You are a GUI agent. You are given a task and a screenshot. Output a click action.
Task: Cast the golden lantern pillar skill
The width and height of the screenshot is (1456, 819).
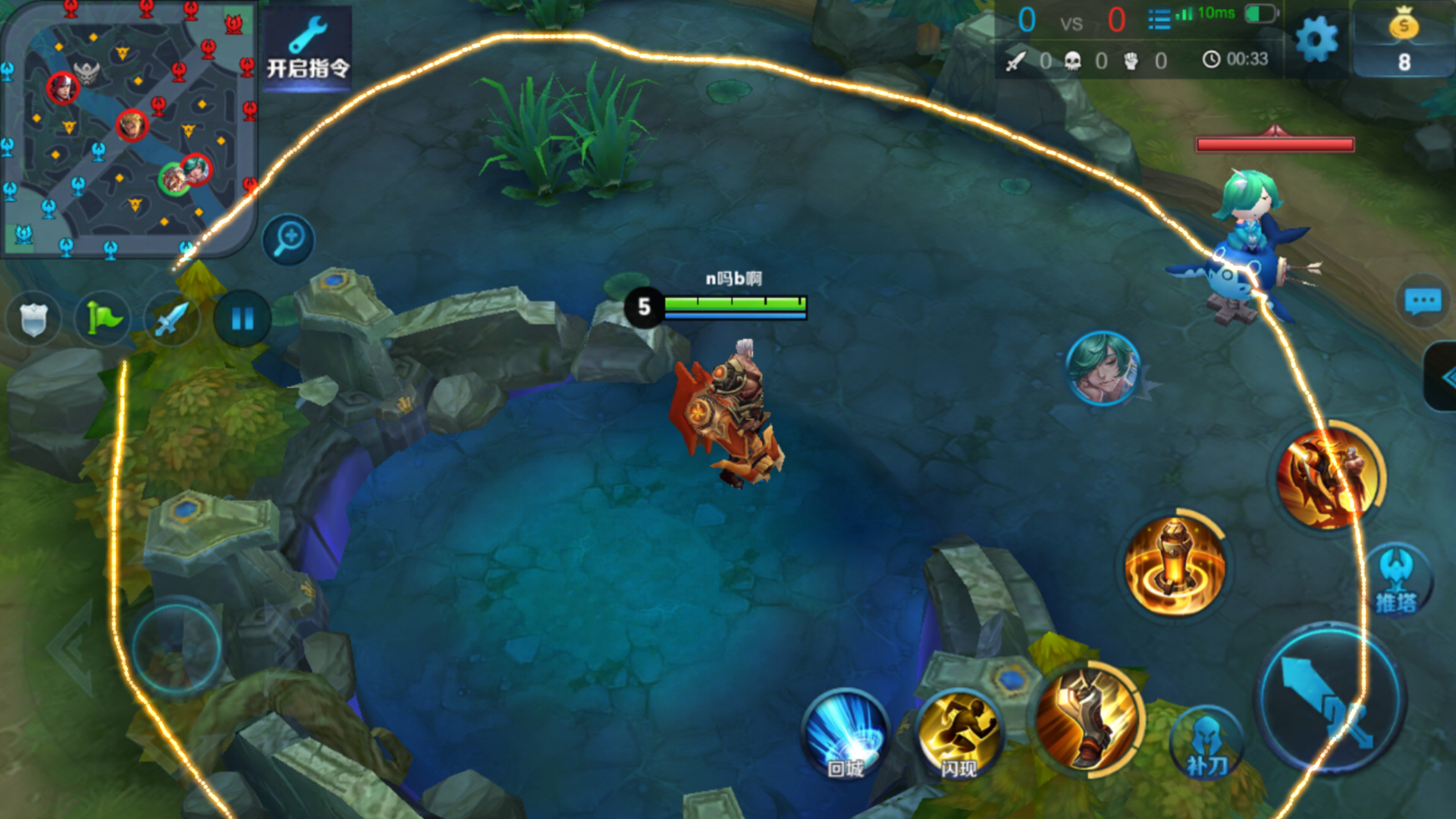(x=1174, y=566)
